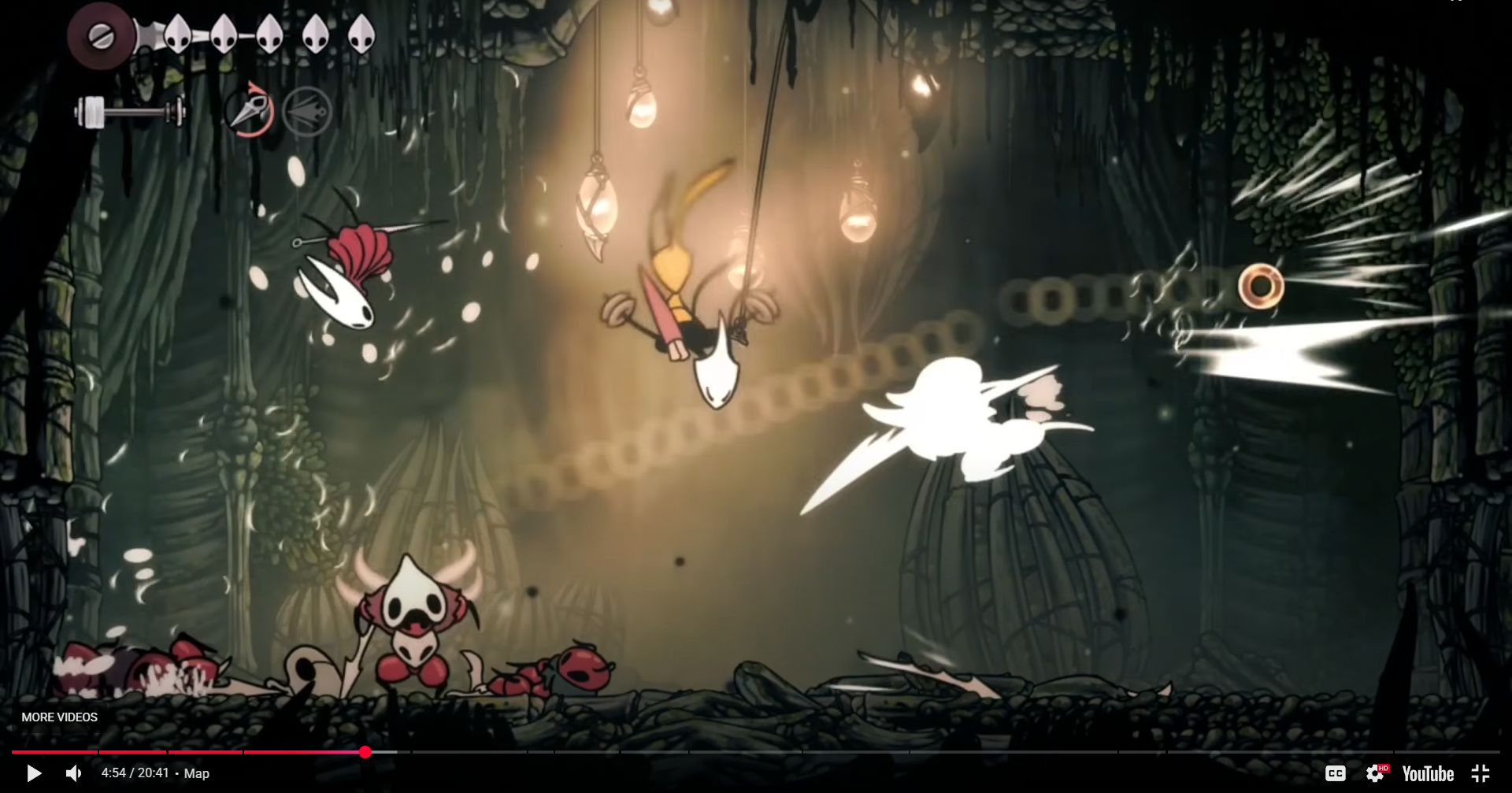Click the YouTube logo to watch on YouTube

click(1427, 773)
